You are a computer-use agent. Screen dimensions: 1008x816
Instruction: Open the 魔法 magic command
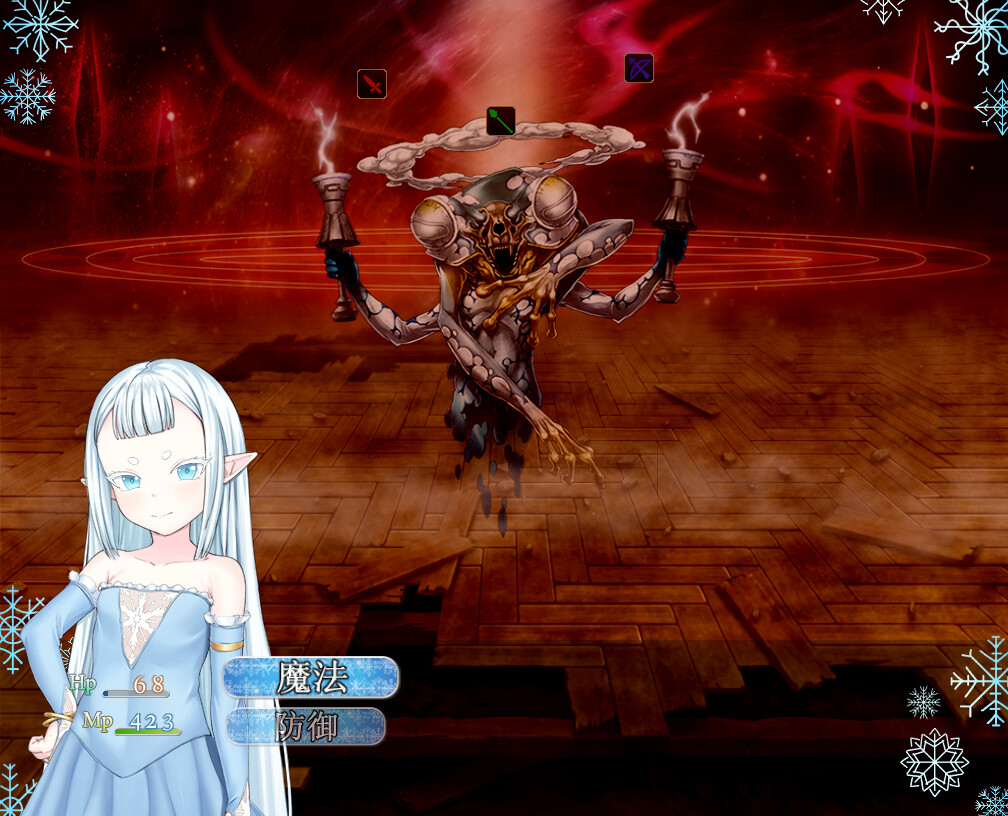click(x=311, y=678)
